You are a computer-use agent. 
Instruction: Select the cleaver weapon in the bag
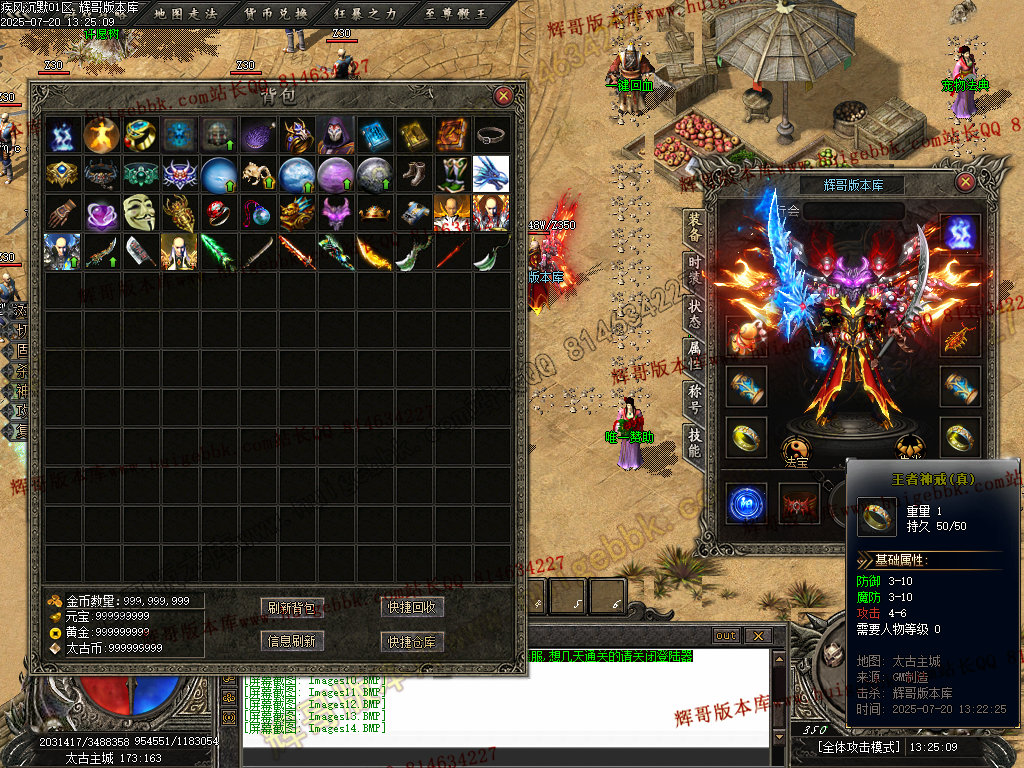140,252
